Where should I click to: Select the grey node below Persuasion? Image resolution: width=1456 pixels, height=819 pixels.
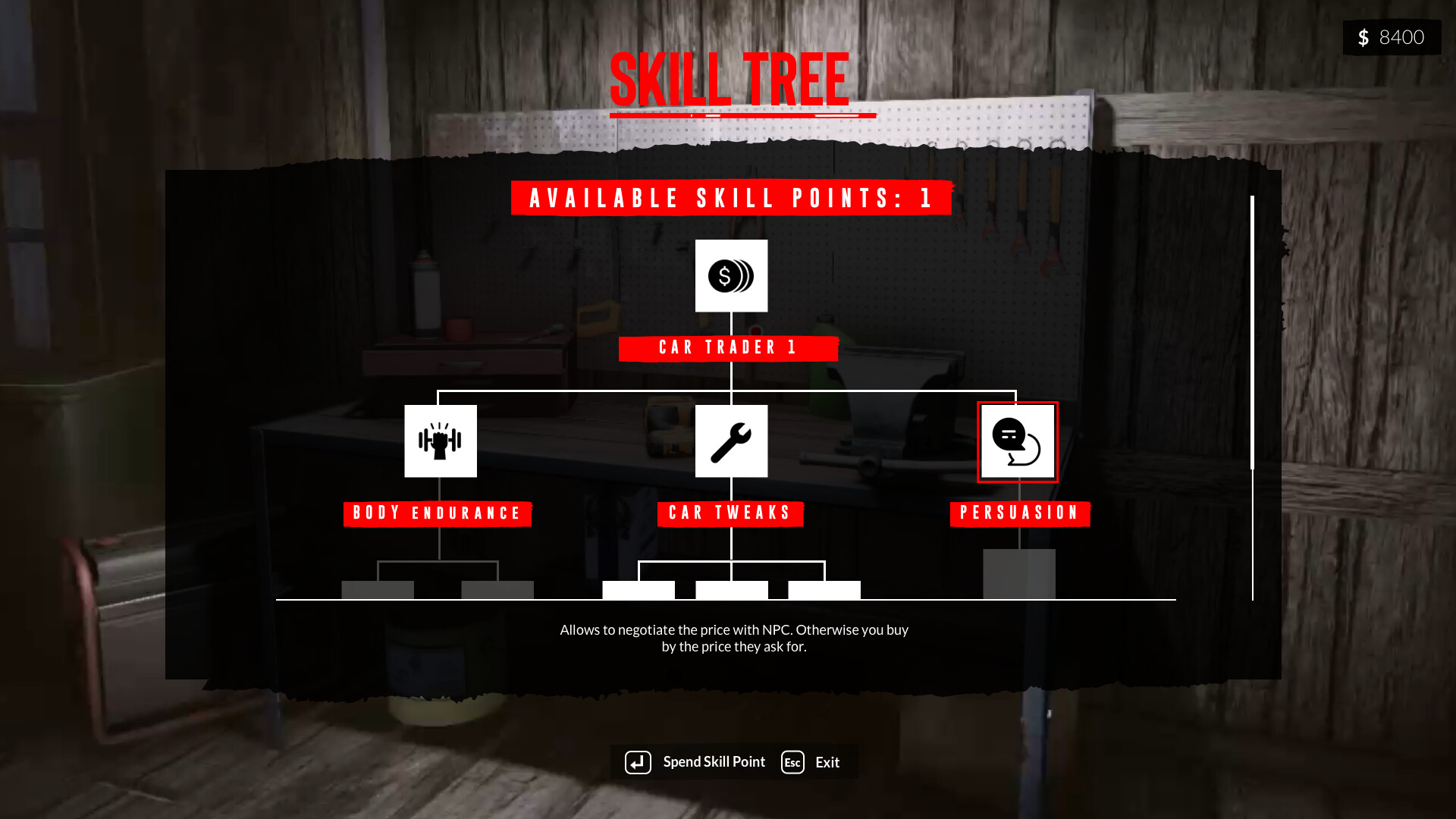pos(1019,575)
